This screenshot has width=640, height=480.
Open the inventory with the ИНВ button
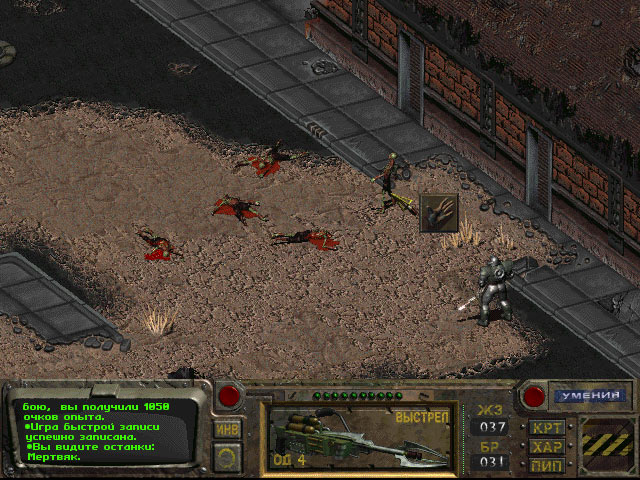pos(228,428)
